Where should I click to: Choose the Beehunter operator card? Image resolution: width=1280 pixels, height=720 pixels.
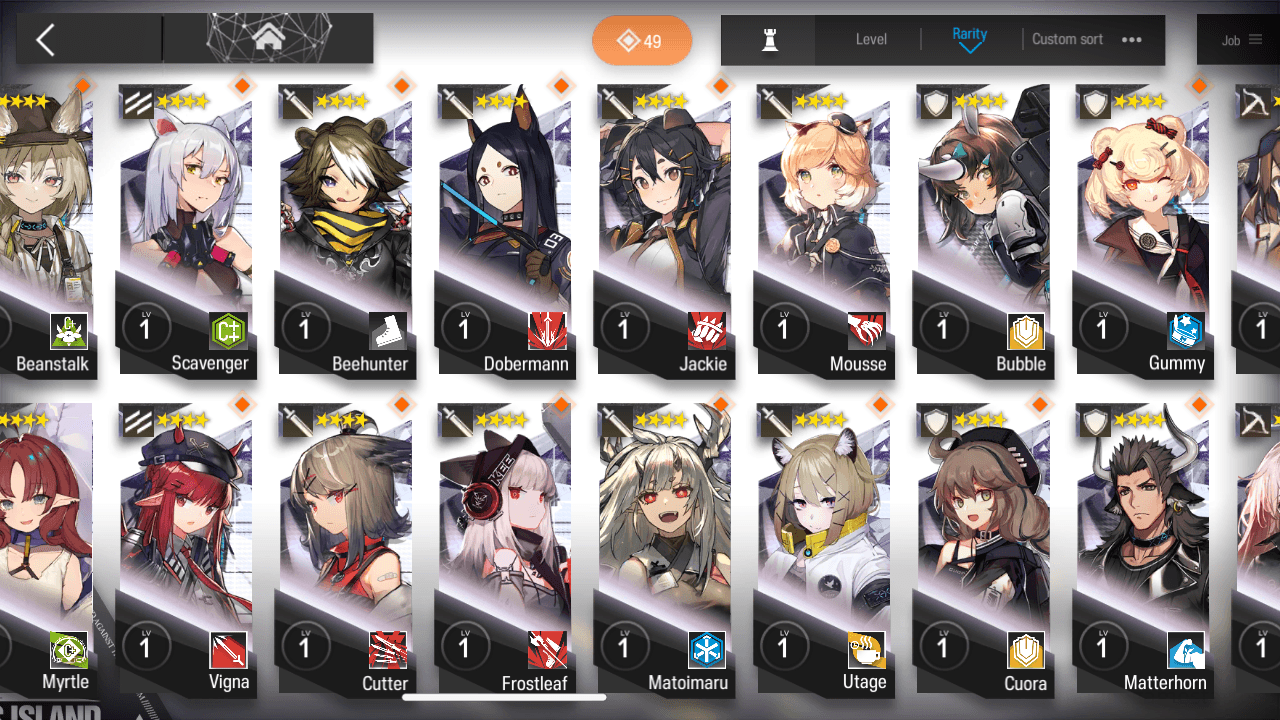pyautogui.click(x=346, y=230)
